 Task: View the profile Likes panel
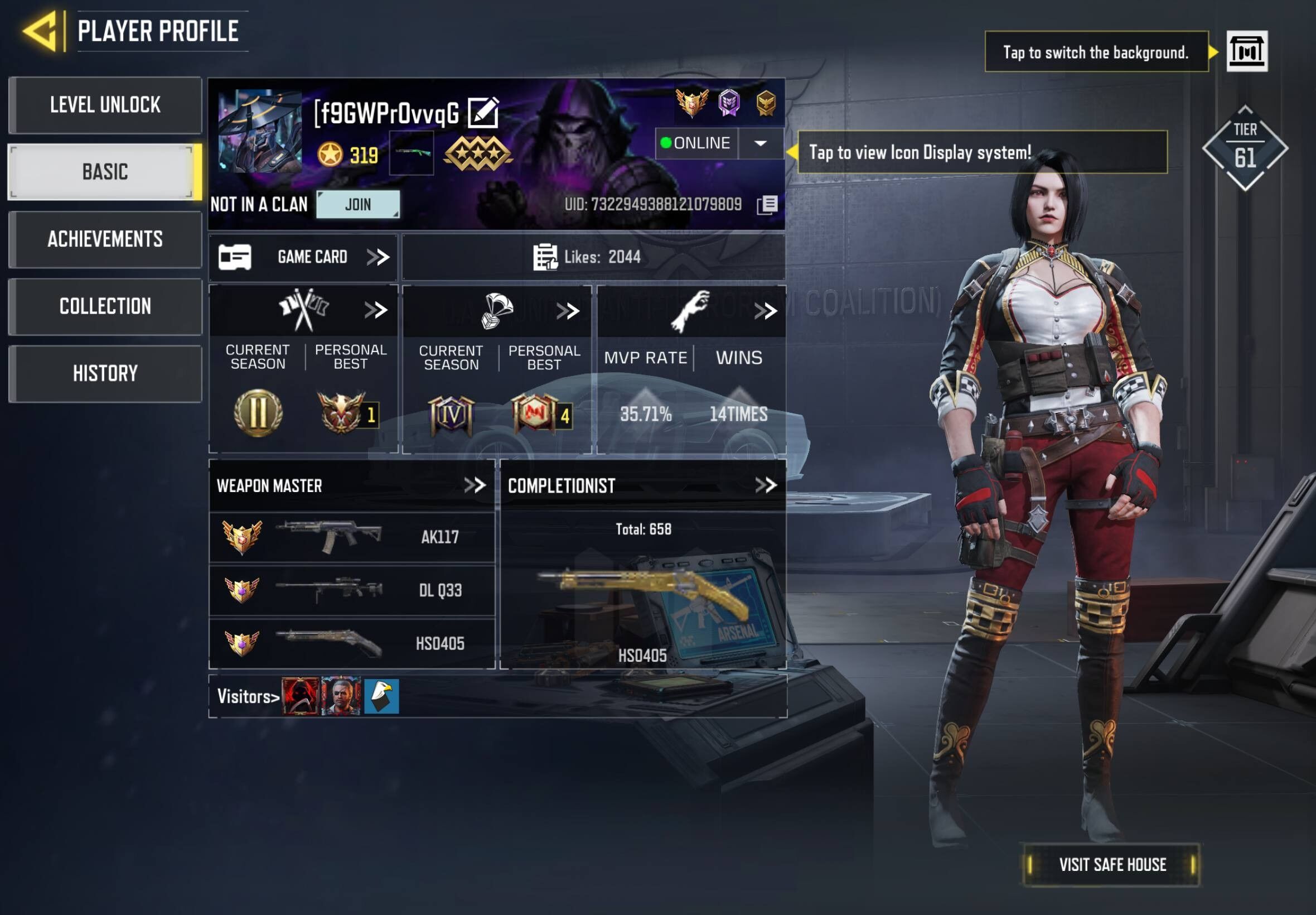593,257
